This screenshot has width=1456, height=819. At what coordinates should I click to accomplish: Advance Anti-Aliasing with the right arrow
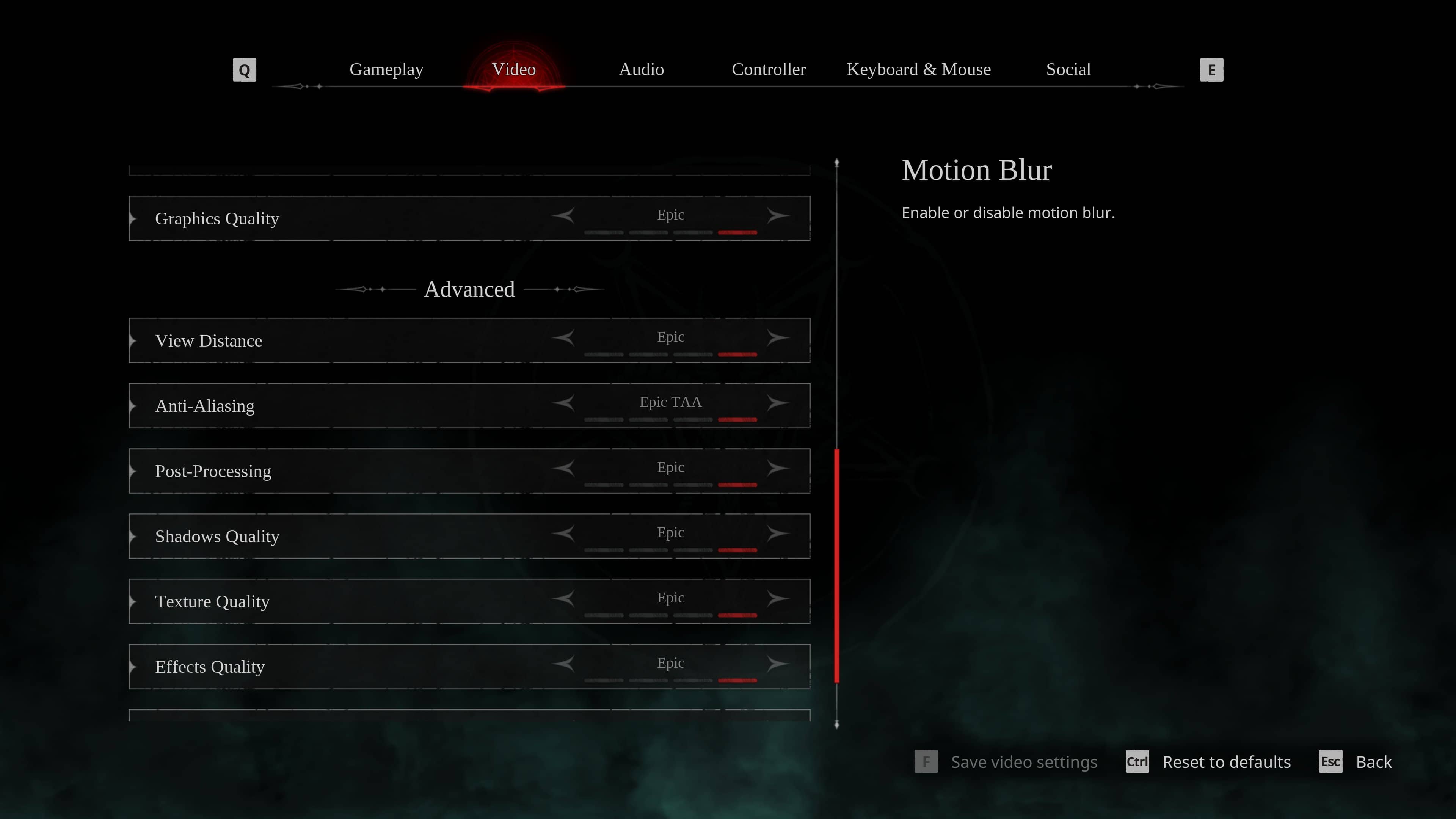778,403
